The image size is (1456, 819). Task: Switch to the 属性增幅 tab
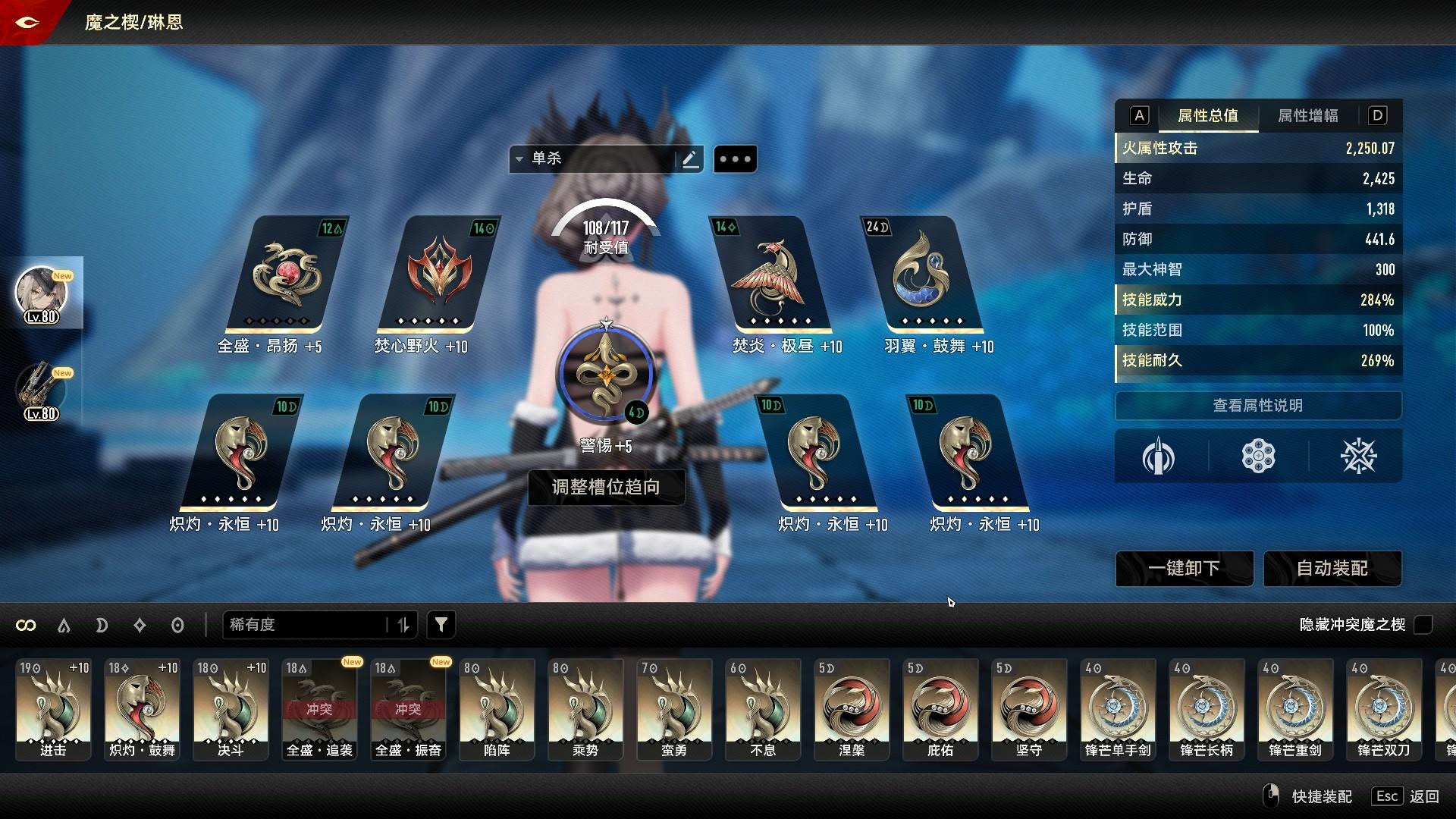point(1307,116)
